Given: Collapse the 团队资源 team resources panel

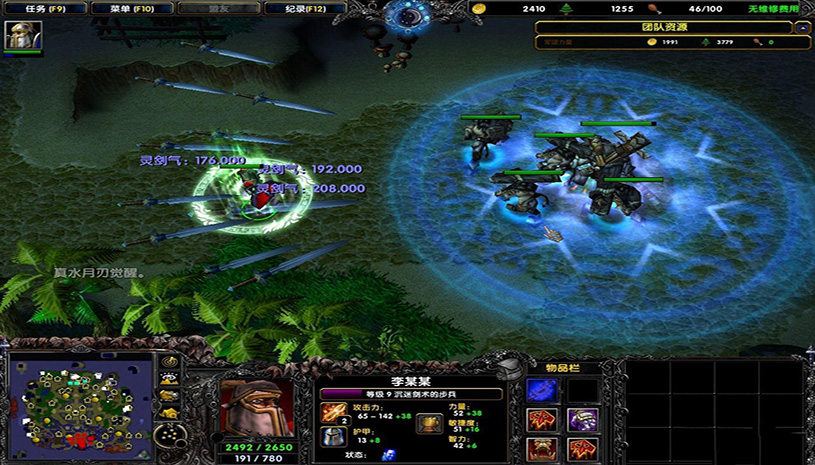Looking at the screenshot, I should (x=802, y=28).
